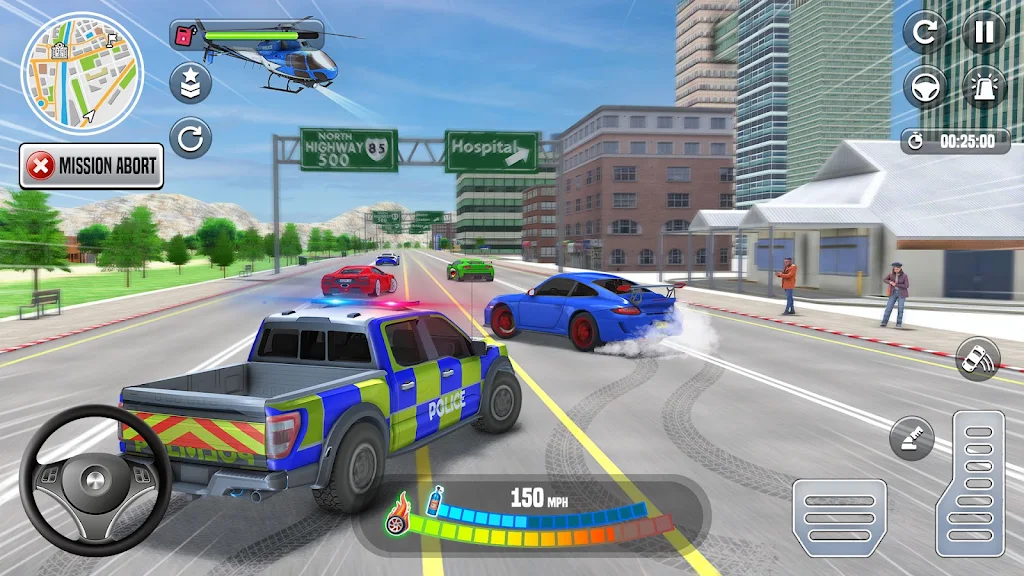Tap the restart arrow beside the pause button
1024x576 pixels.
925,32
